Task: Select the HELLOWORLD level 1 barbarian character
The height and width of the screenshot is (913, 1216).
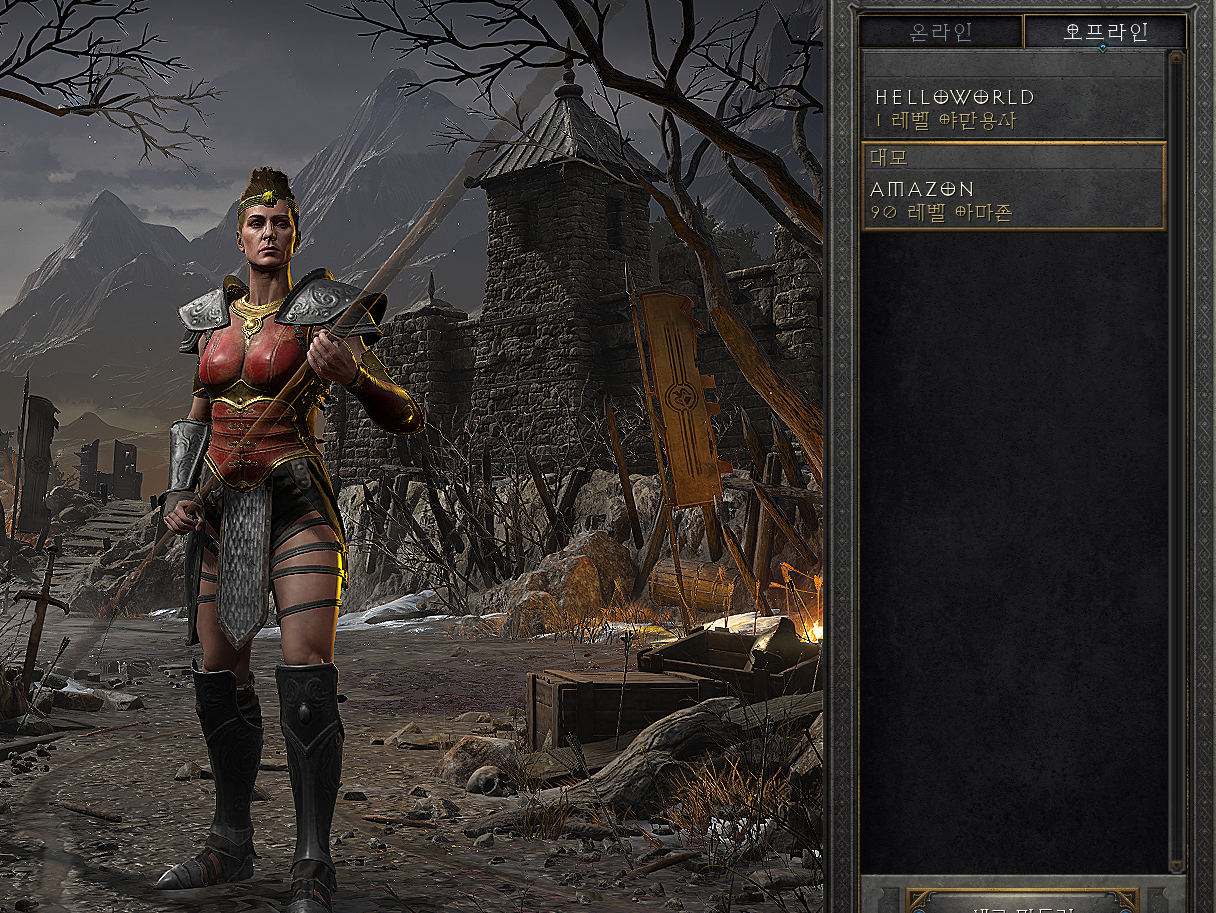Action: 1013,108
